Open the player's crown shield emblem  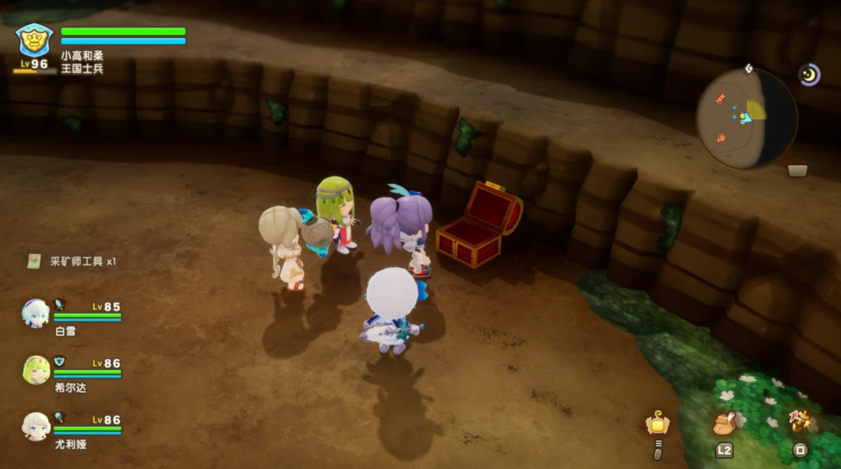tap(33, 40)
